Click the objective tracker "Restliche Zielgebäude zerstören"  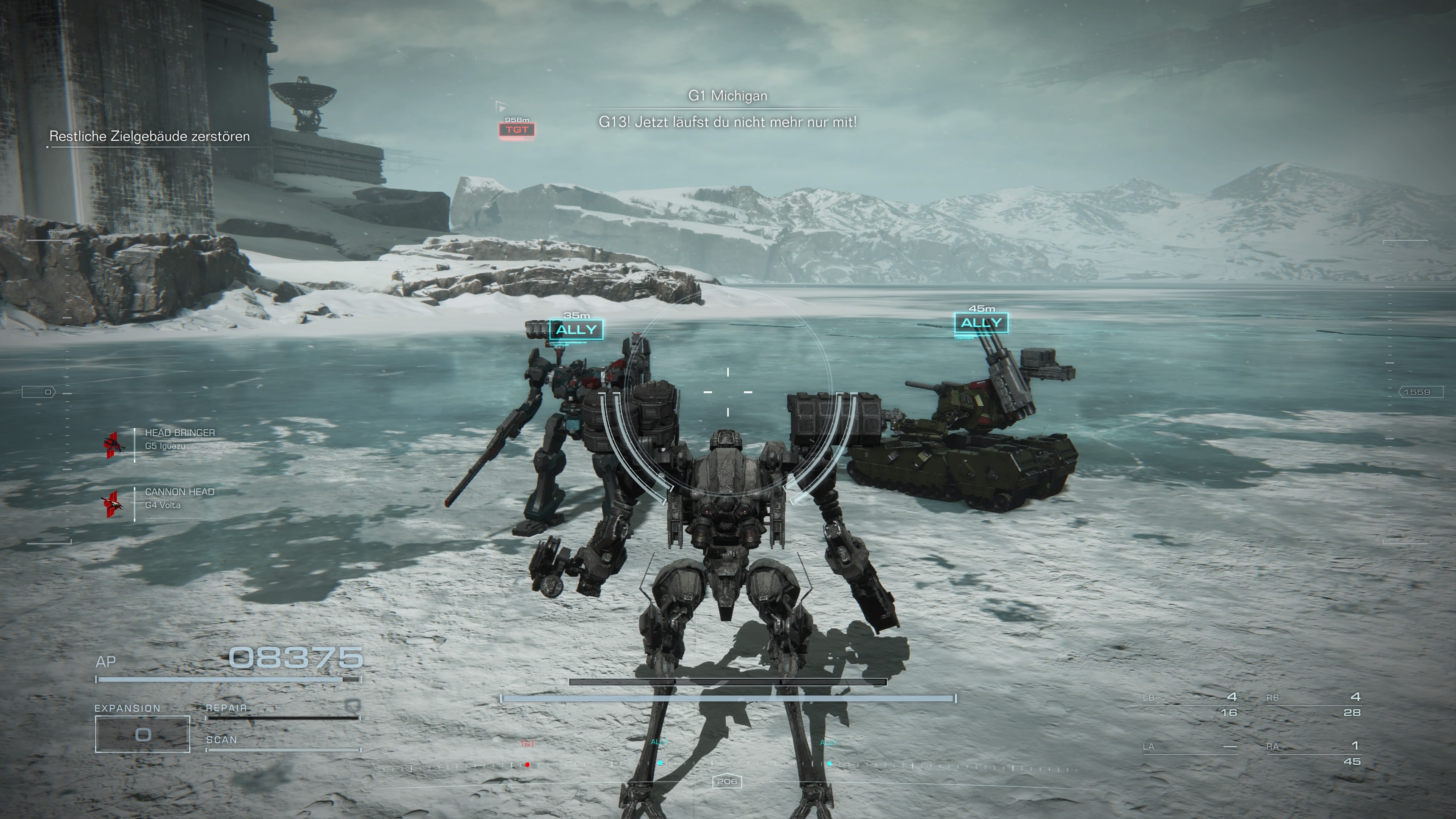[149, 136]
